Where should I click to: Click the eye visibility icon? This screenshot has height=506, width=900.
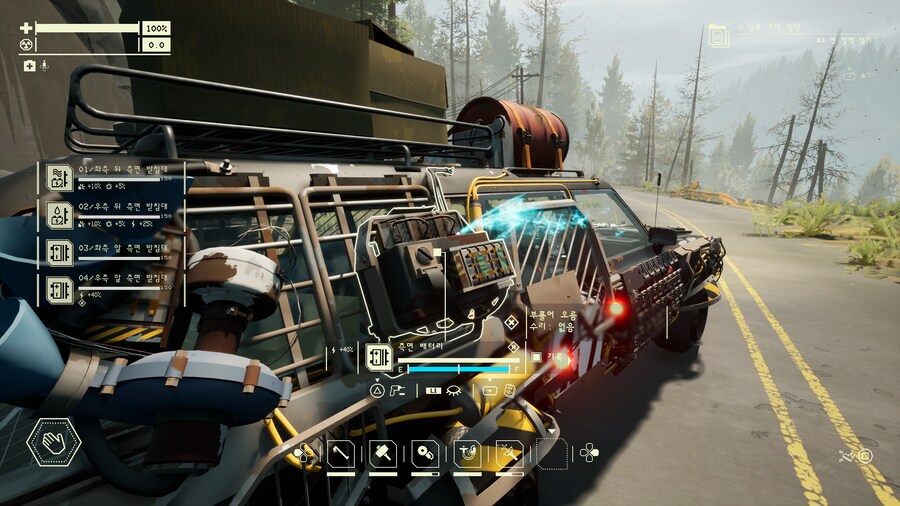[456, 390]
